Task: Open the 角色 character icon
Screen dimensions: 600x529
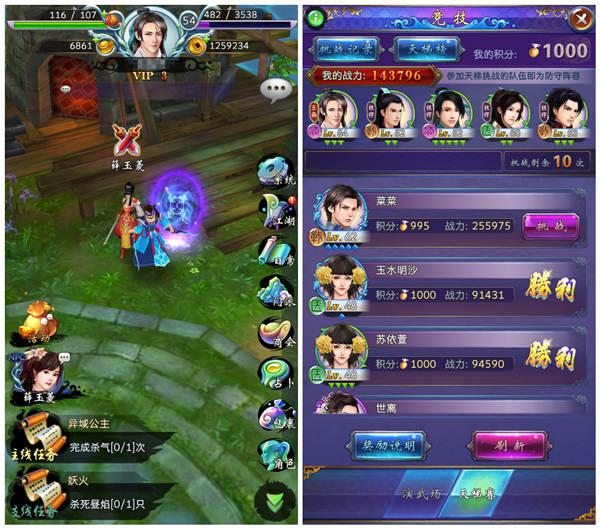Action: tap(272, 455)
